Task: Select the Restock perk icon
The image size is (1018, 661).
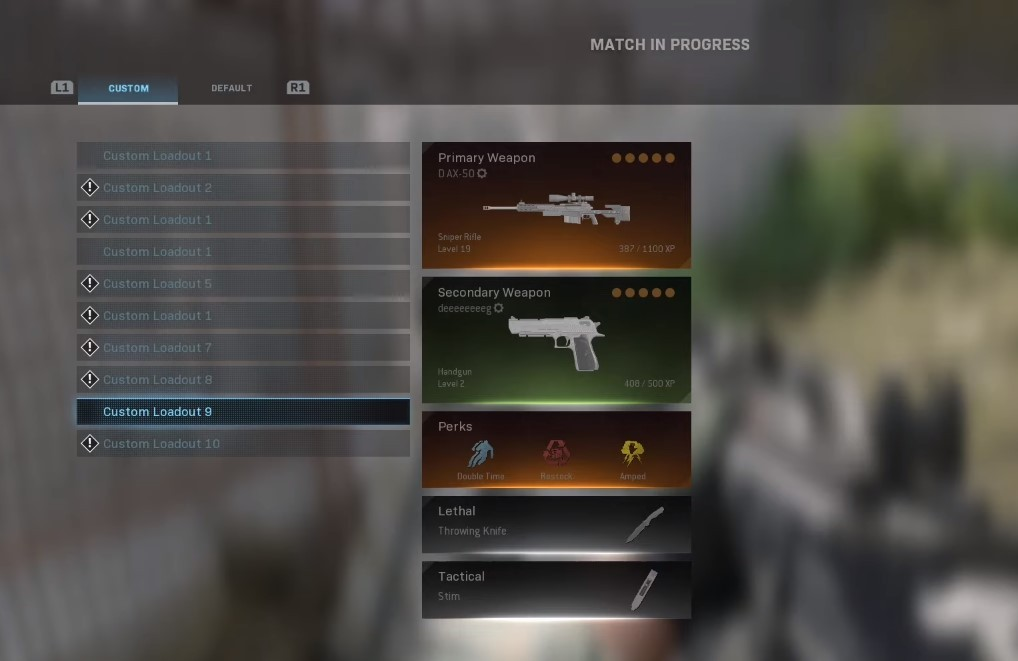Action: click(x=556, y=455)
